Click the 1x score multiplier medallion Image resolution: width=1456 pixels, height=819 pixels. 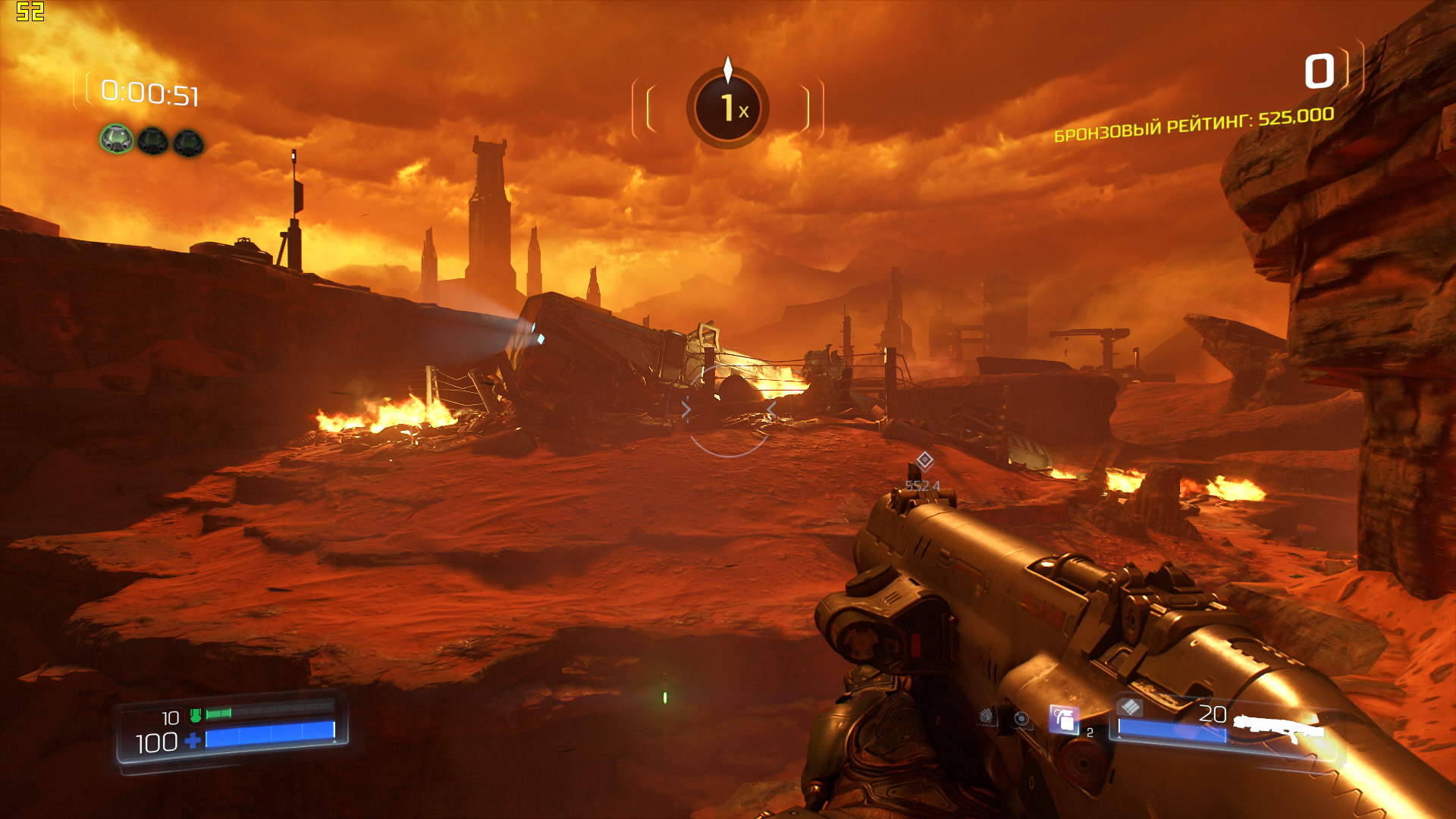pyautogui.click(x=728, y=108)
